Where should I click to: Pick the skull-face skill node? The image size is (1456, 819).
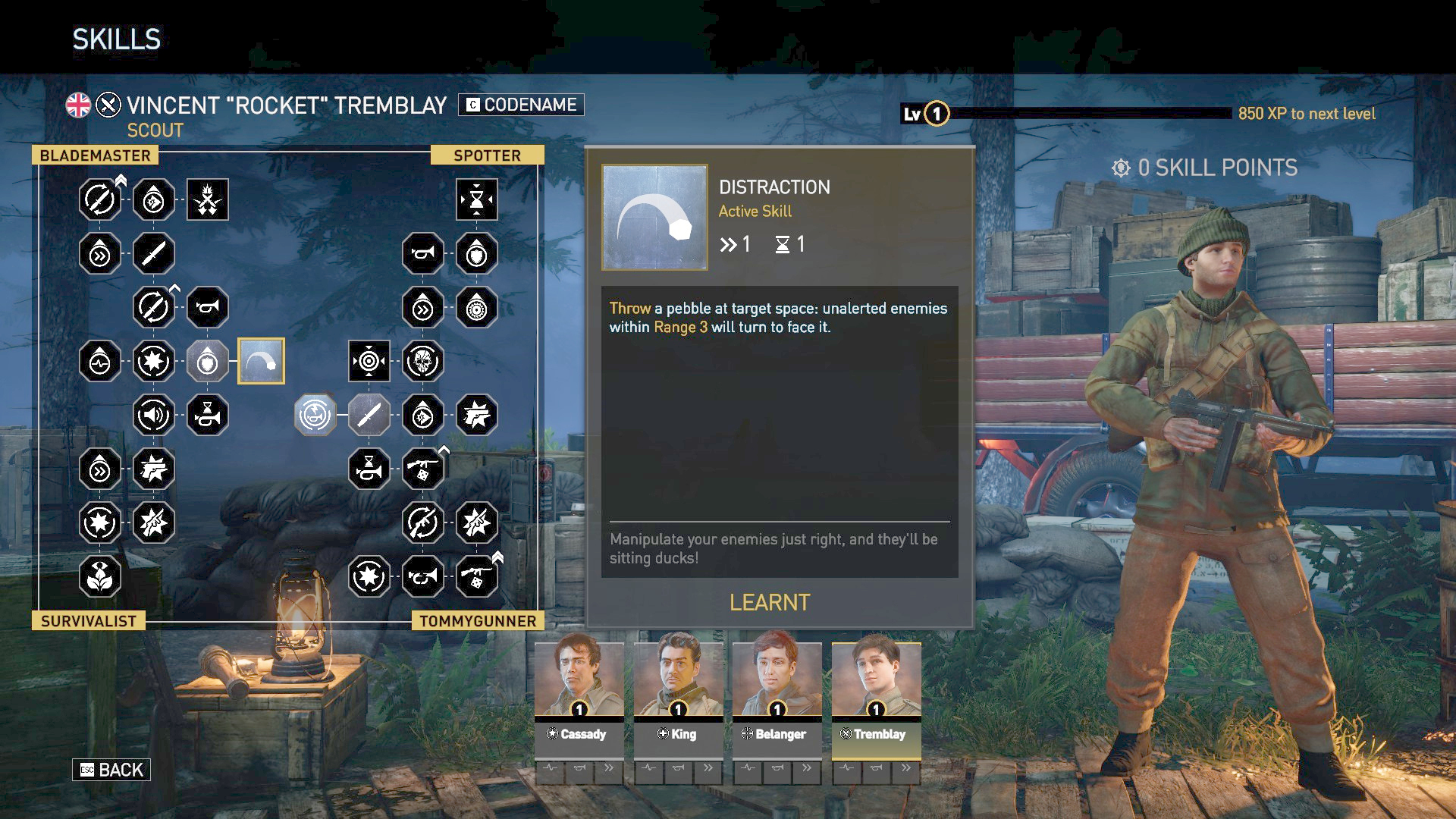coord(422,361)
